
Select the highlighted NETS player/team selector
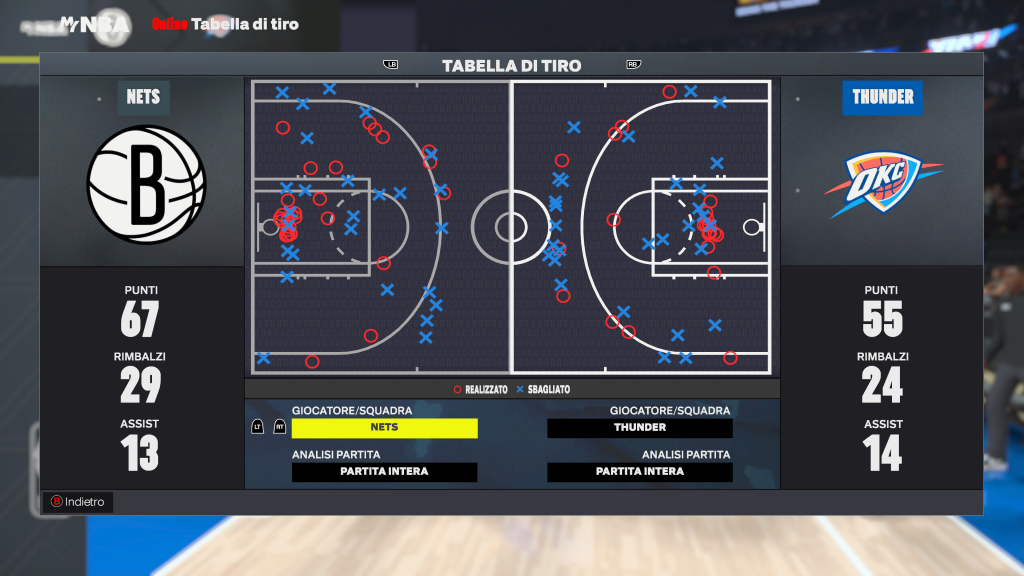(x=384, y=428)
